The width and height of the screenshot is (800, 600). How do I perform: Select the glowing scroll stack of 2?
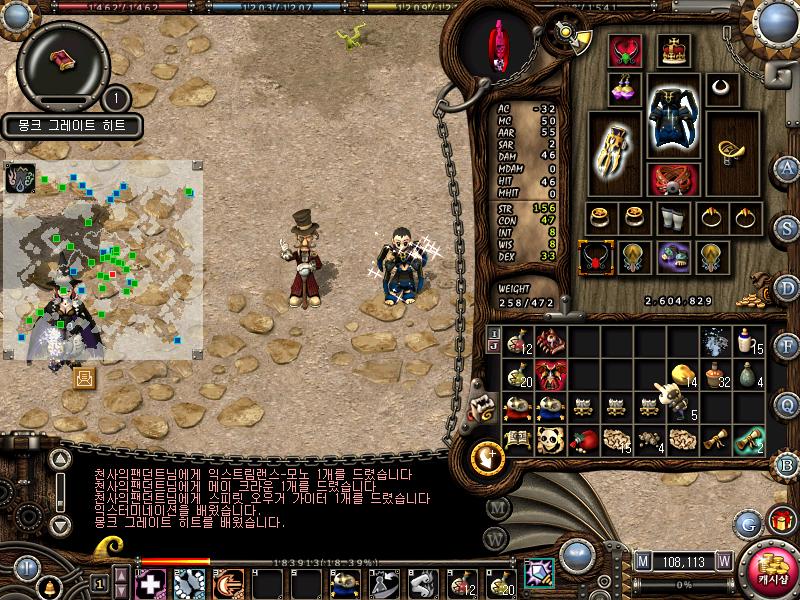[748, 440]
